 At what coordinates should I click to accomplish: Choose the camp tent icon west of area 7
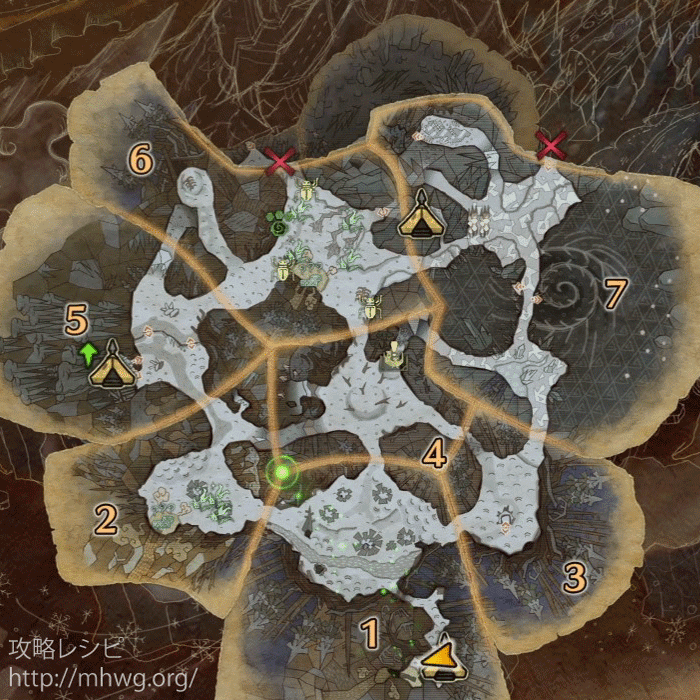pyautogui.click(x=421, y=214)
